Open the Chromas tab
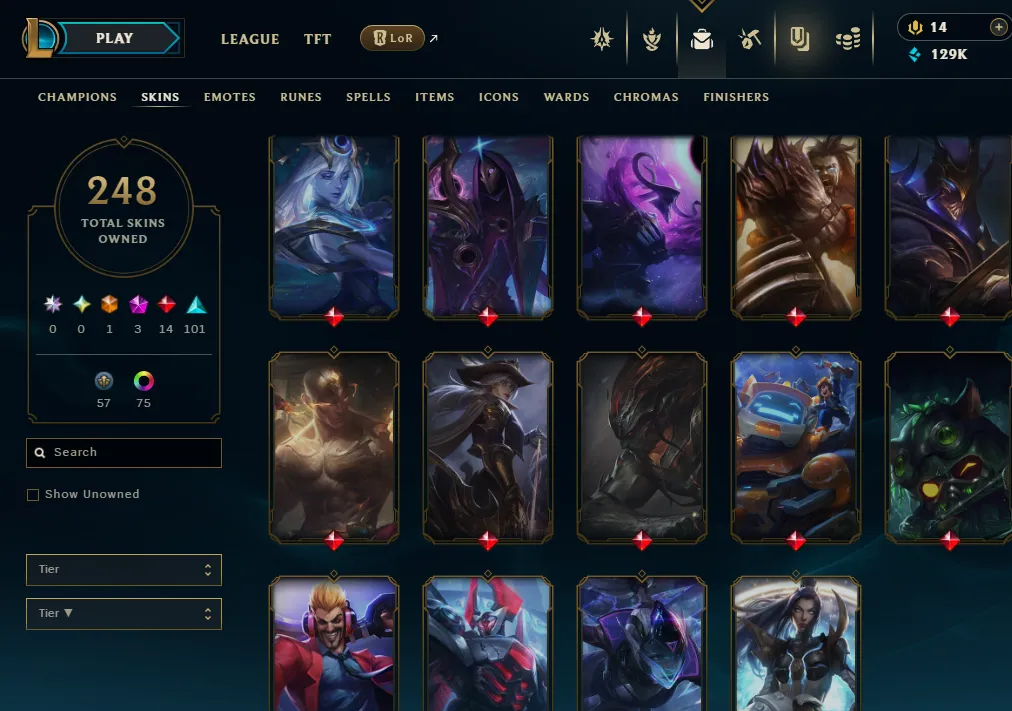 pyautogui.click(x=646, y=97)
